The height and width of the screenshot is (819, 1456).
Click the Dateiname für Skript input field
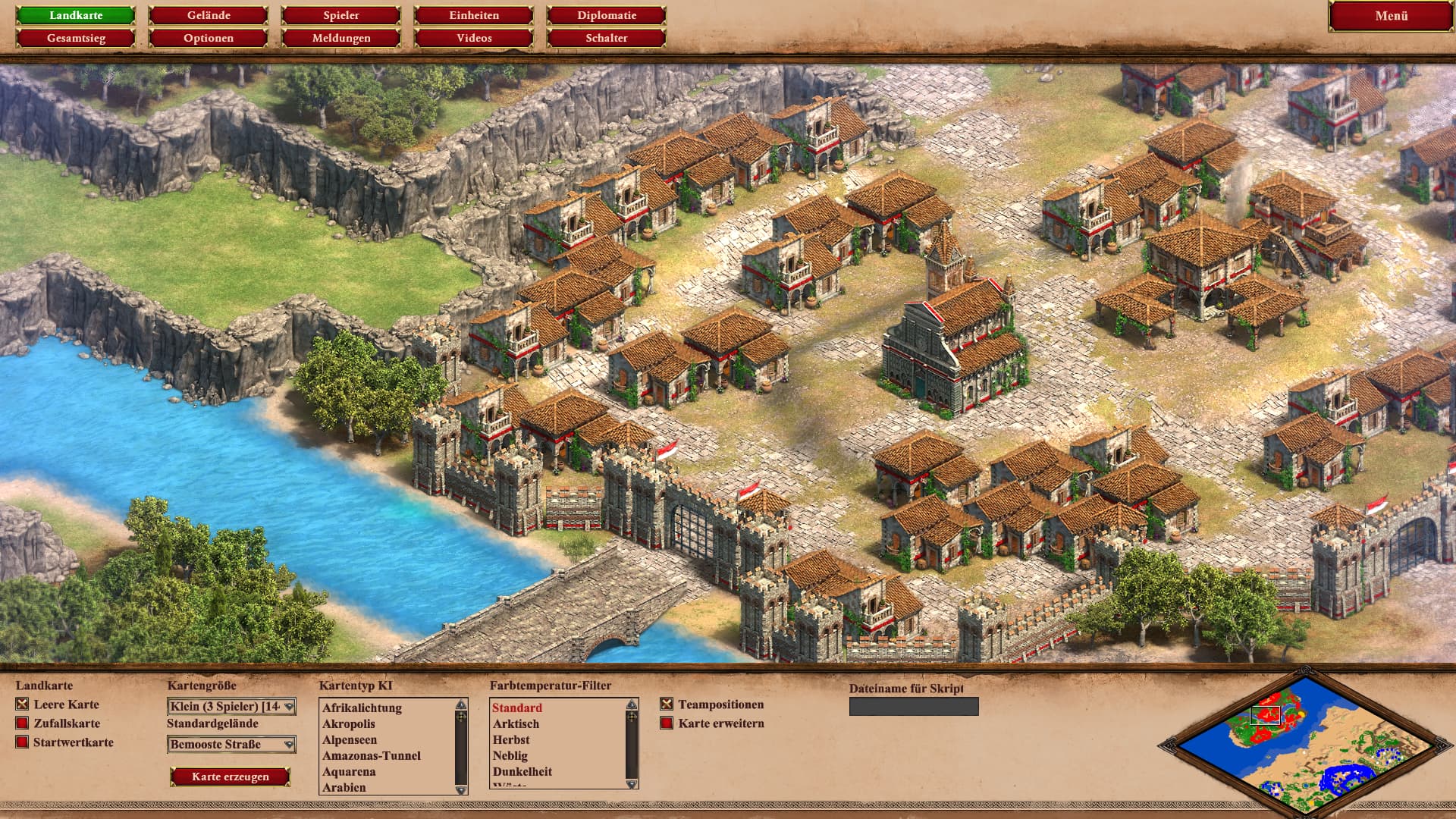tap(914, 707)
